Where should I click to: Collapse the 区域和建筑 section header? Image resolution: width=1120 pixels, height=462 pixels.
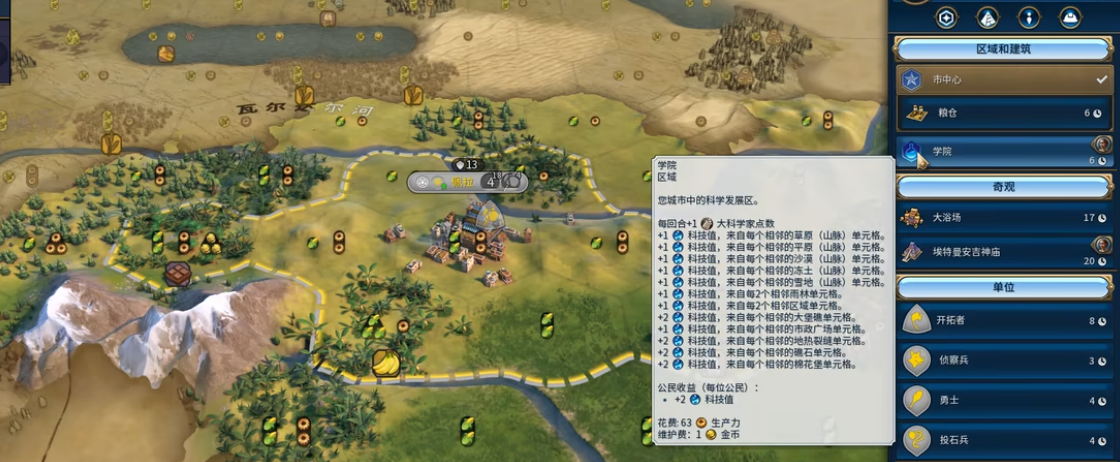(1003, 48)
